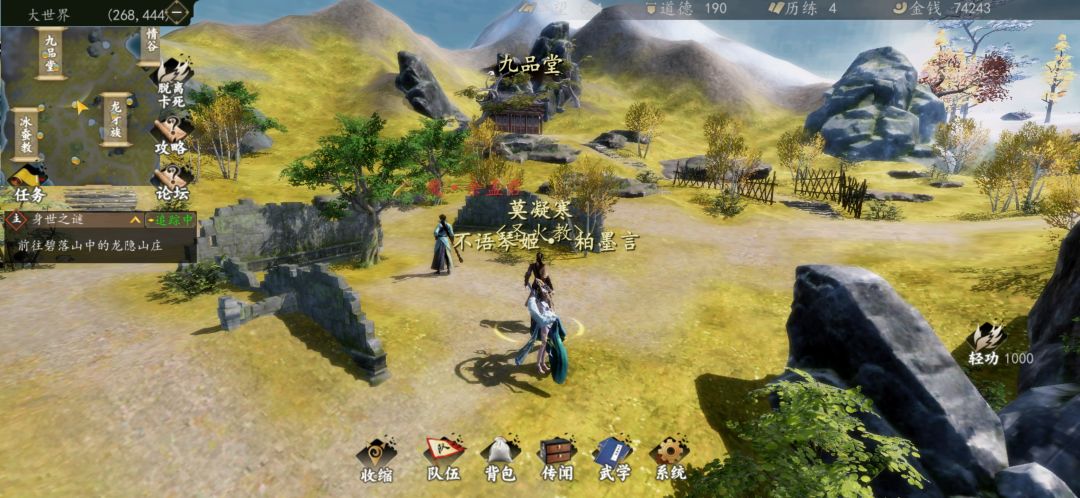The width and height of the screenshot is (1080, 498).
Task: Collapse the quest tracker with the yellow arrow
Action: [135, 219]
